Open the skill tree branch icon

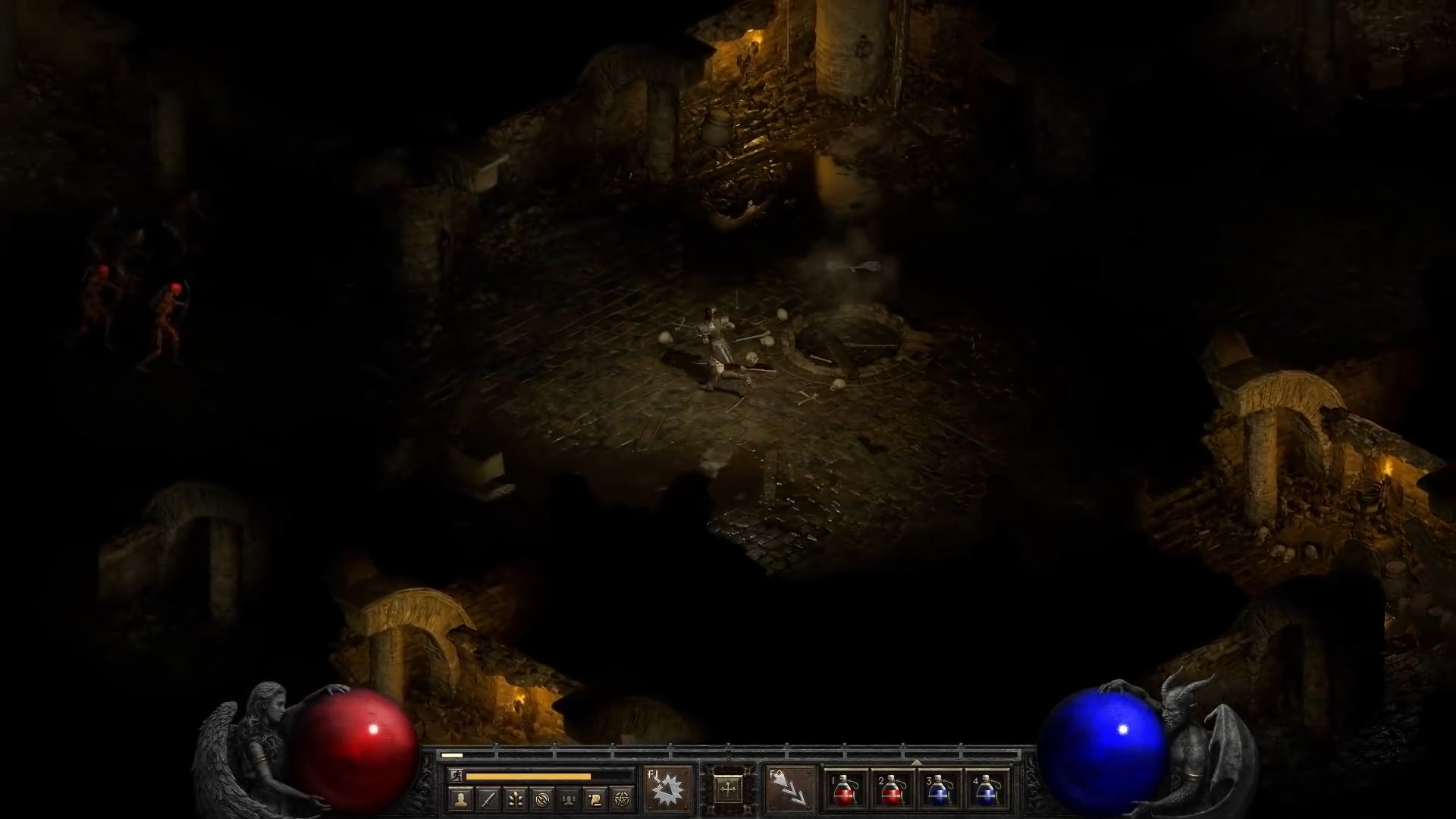(517, 799)
